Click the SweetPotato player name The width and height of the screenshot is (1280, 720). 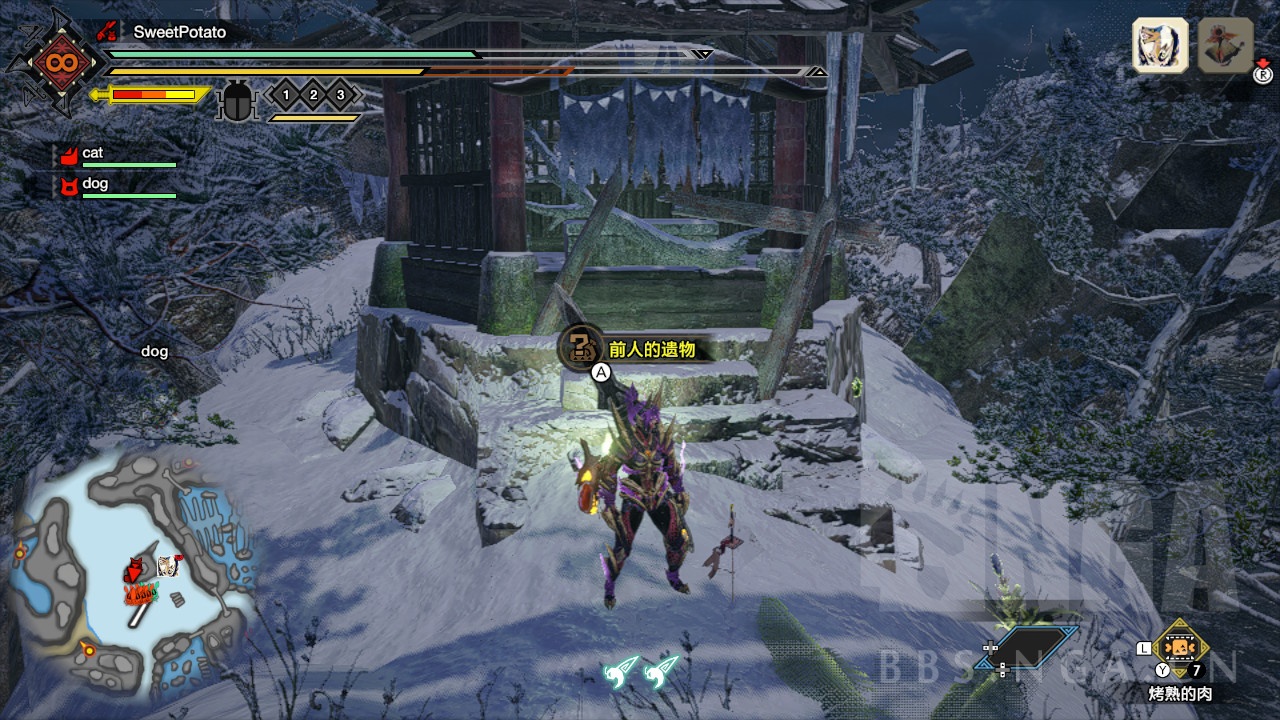[180, 32]
